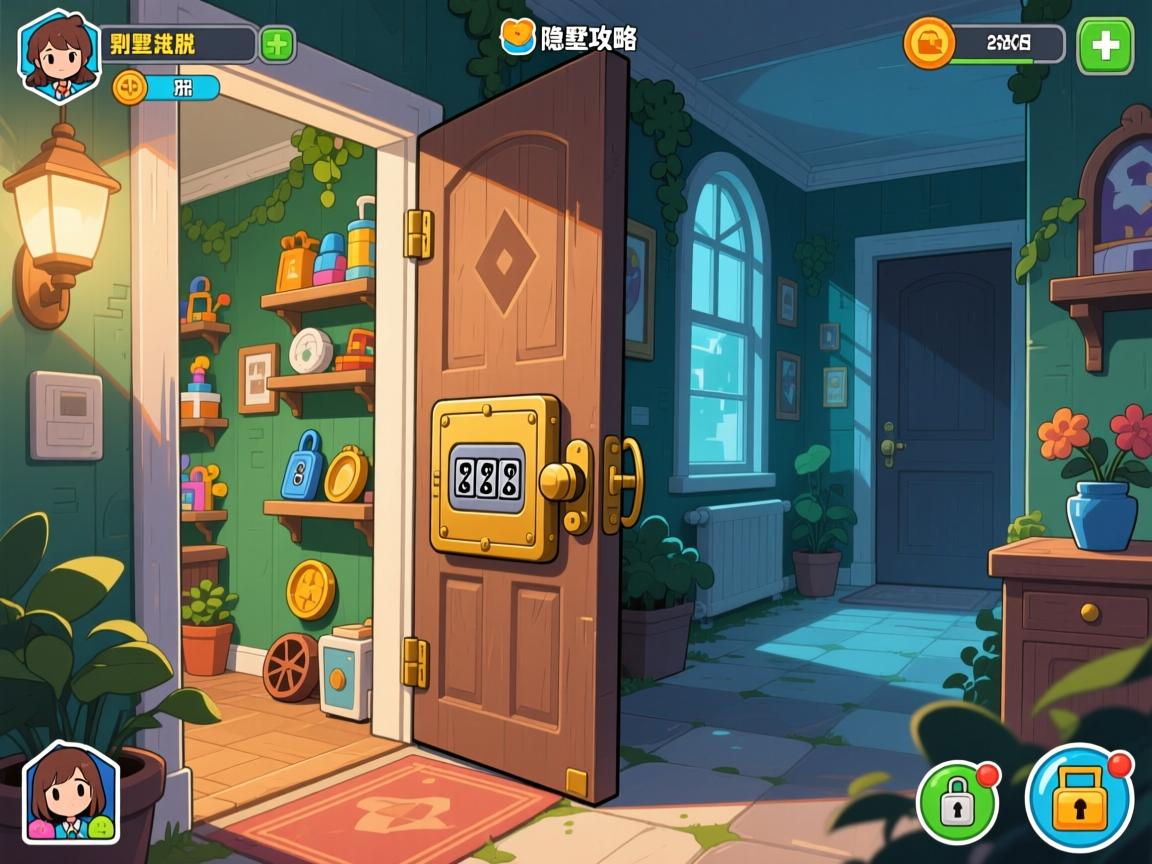The image size is (1152, 864).
Task: Tap the blue round button with gold padlock
Action: (x=1080, y=798)
